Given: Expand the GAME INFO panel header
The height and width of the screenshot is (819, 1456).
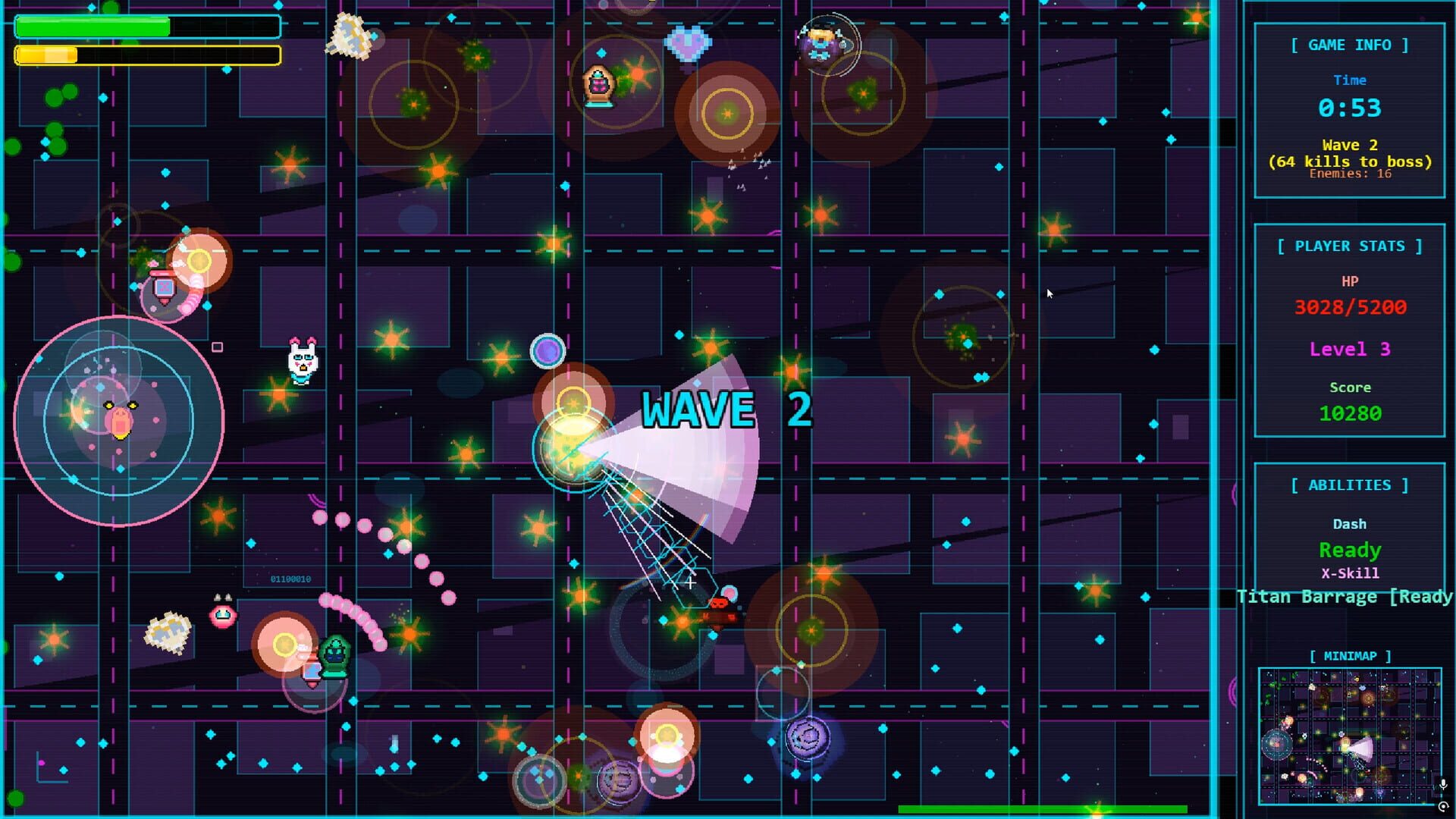Looking at the screenshot, I should pos(1350,45).
